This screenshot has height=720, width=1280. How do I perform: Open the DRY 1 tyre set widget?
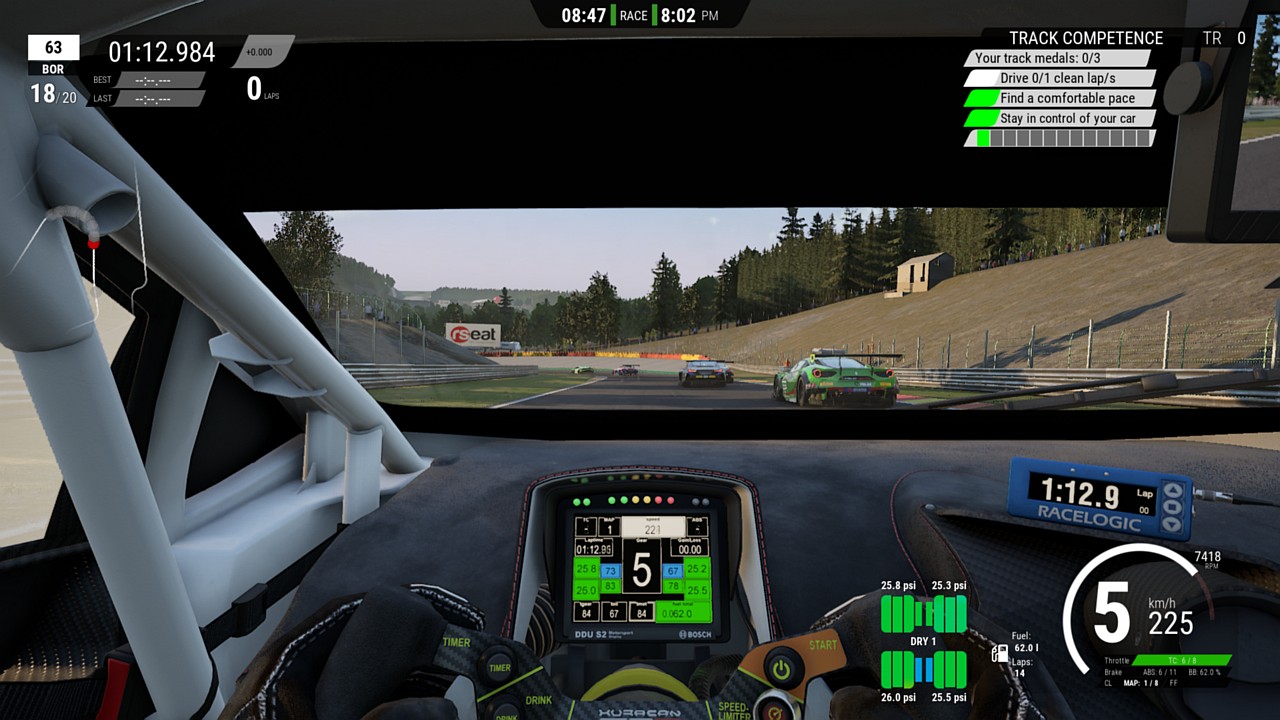[x=923, y=641]
